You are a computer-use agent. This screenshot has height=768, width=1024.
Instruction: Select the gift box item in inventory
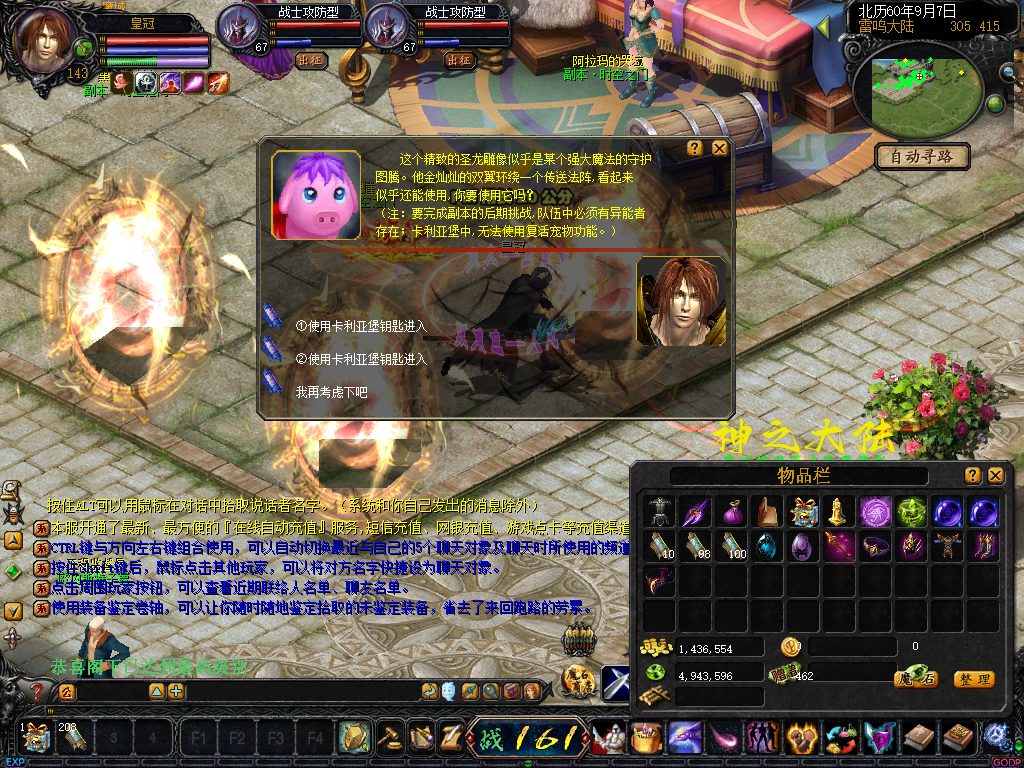(802, 512)
